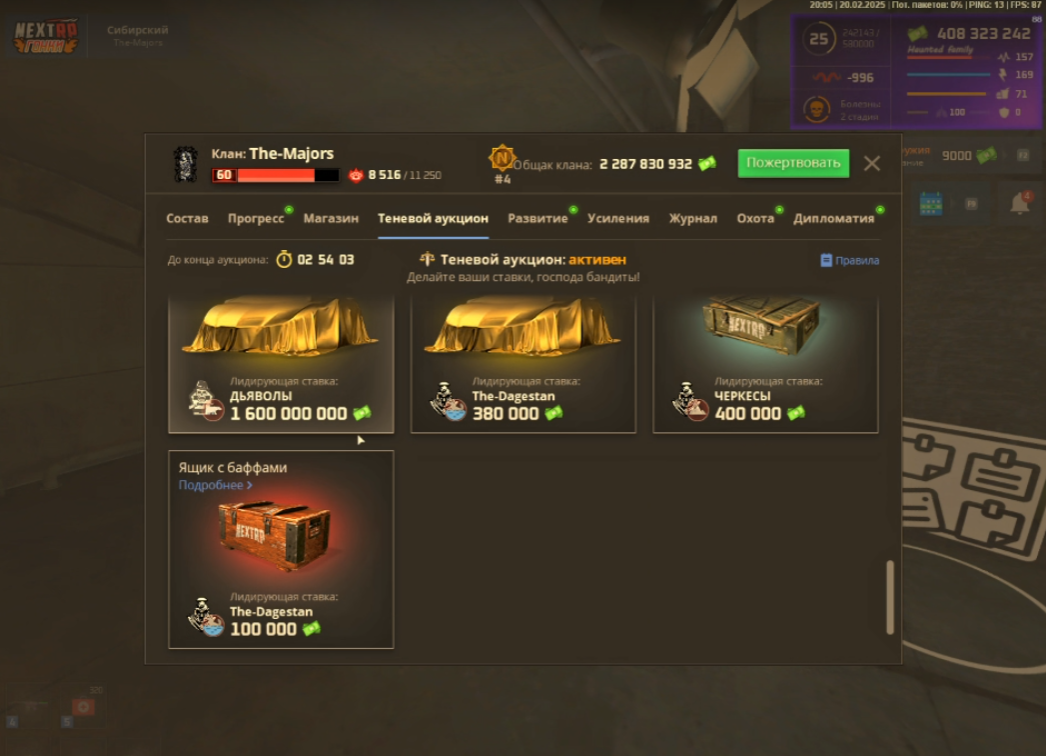Pick the covered car lot at 380 000
Screen dimensions: 1046x756
click(x=523, y=365)
